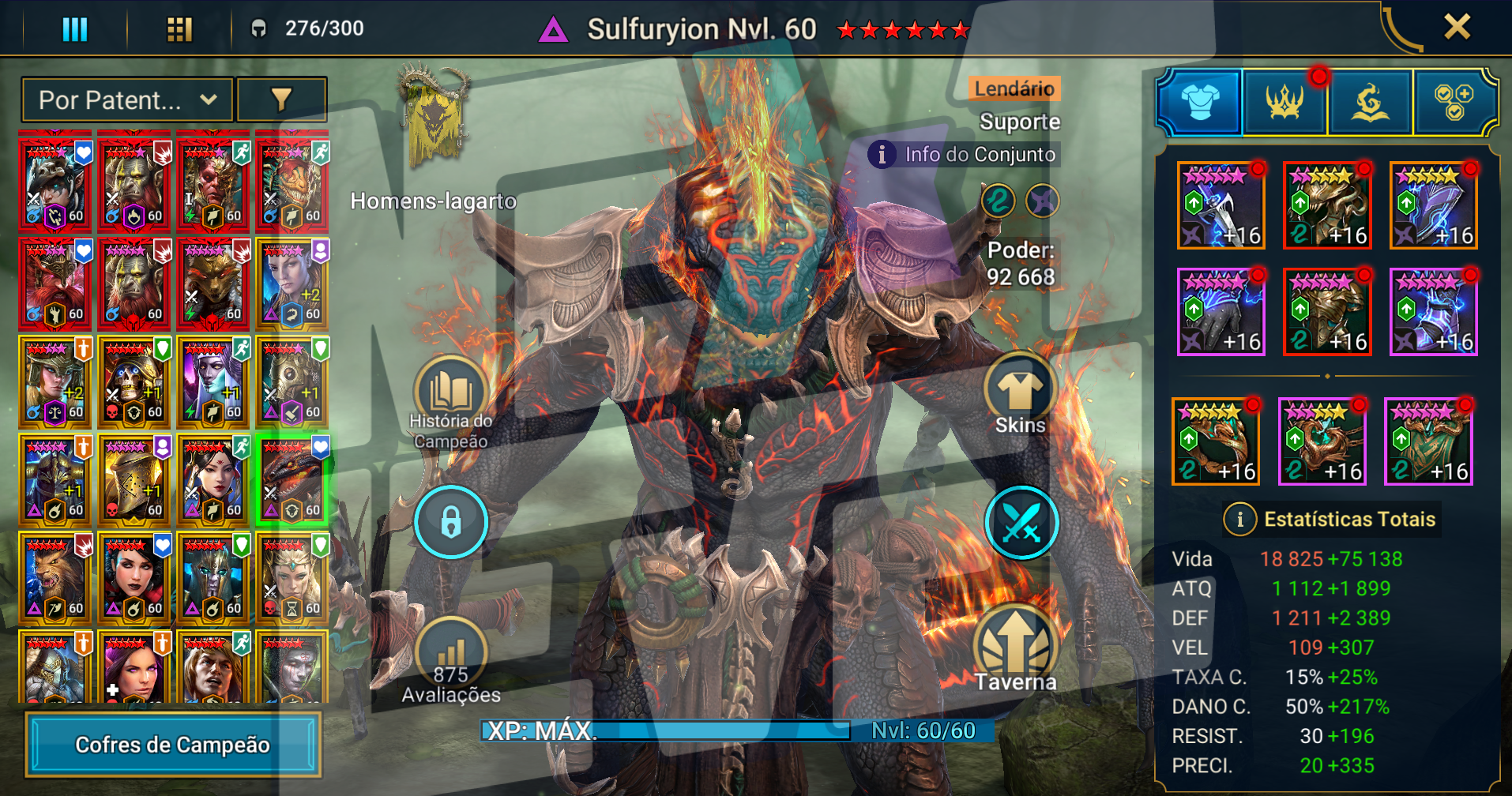Switch to the grid list view

(179, 29)
